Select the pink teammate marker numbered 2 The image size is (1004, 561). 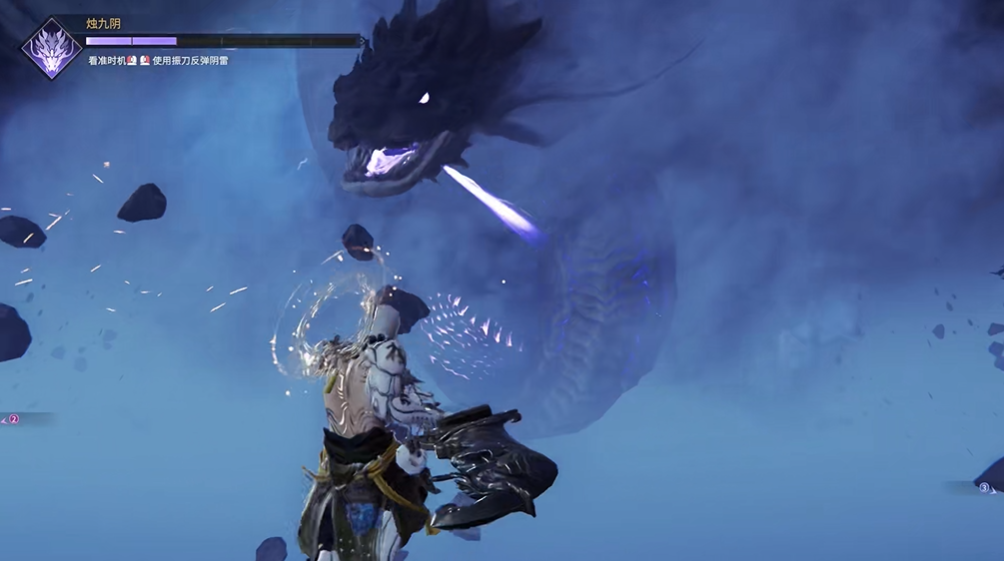(x=14, y=419)
